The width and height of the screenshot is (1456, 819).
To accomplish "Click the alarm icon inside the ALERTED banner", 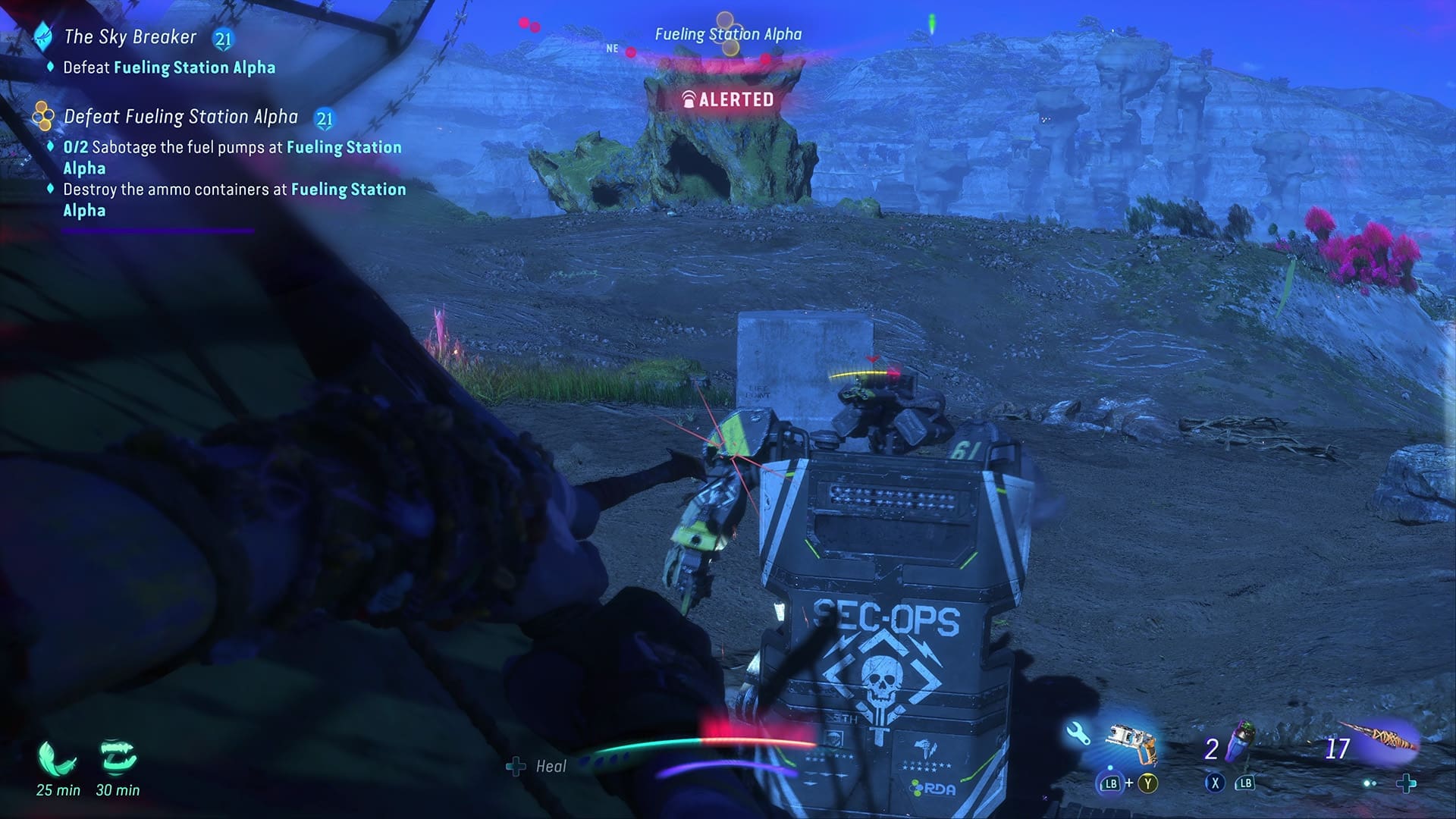I will 689,97.
